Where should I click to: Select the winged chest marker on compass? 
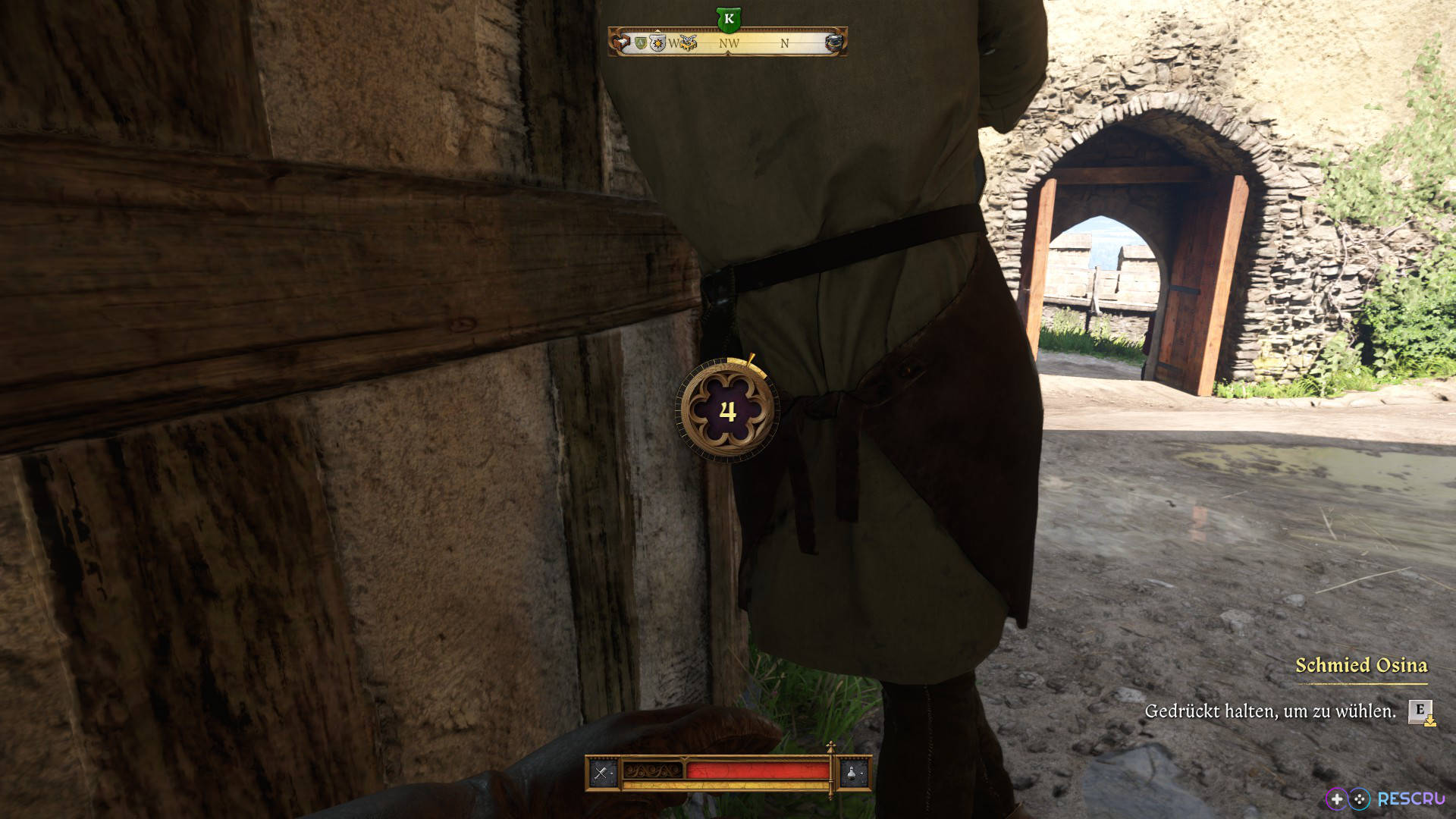(x=688, y=43)
